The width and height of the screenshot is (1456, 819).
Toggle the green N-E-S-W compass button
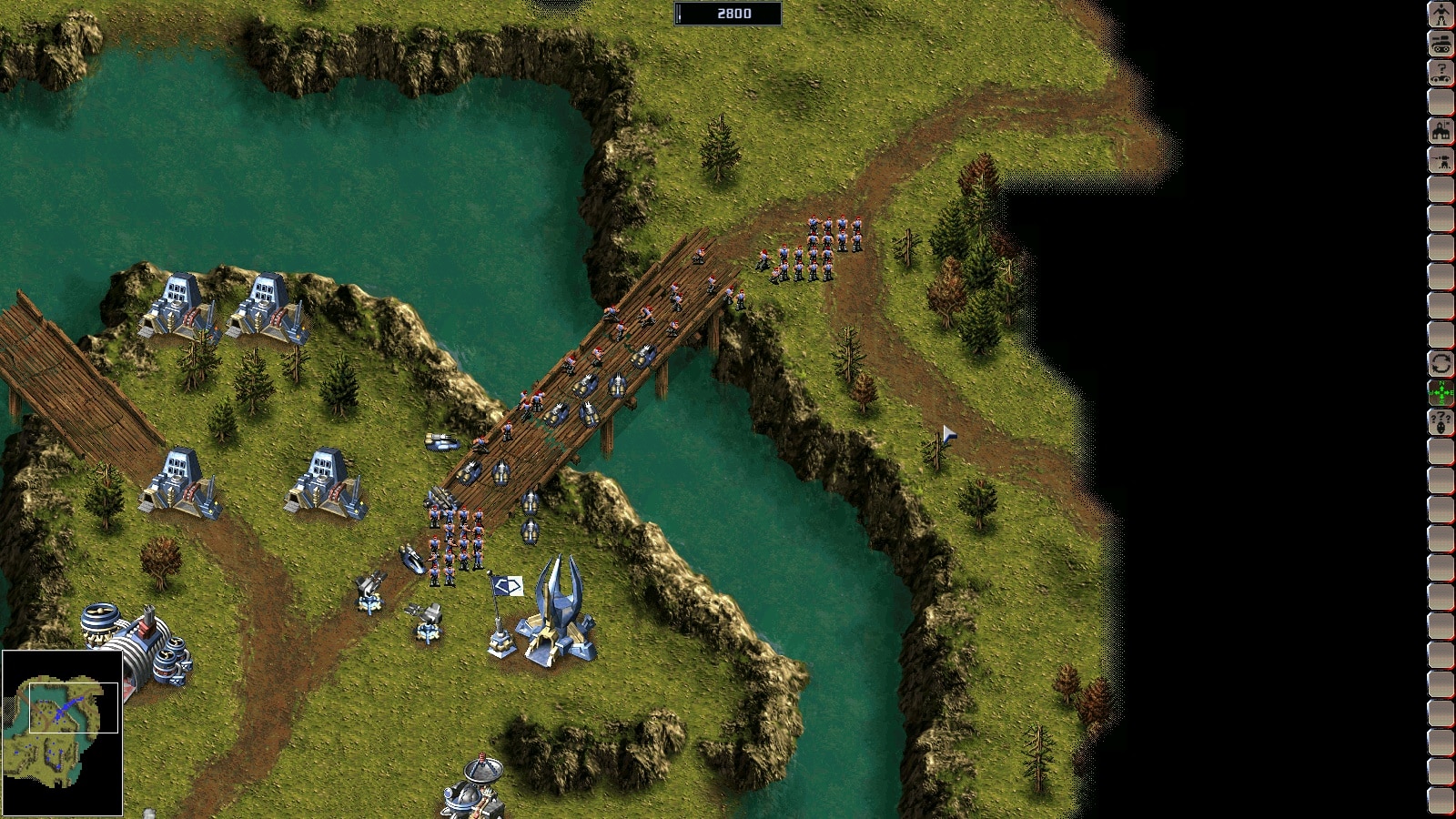[x=1441, y=393]
